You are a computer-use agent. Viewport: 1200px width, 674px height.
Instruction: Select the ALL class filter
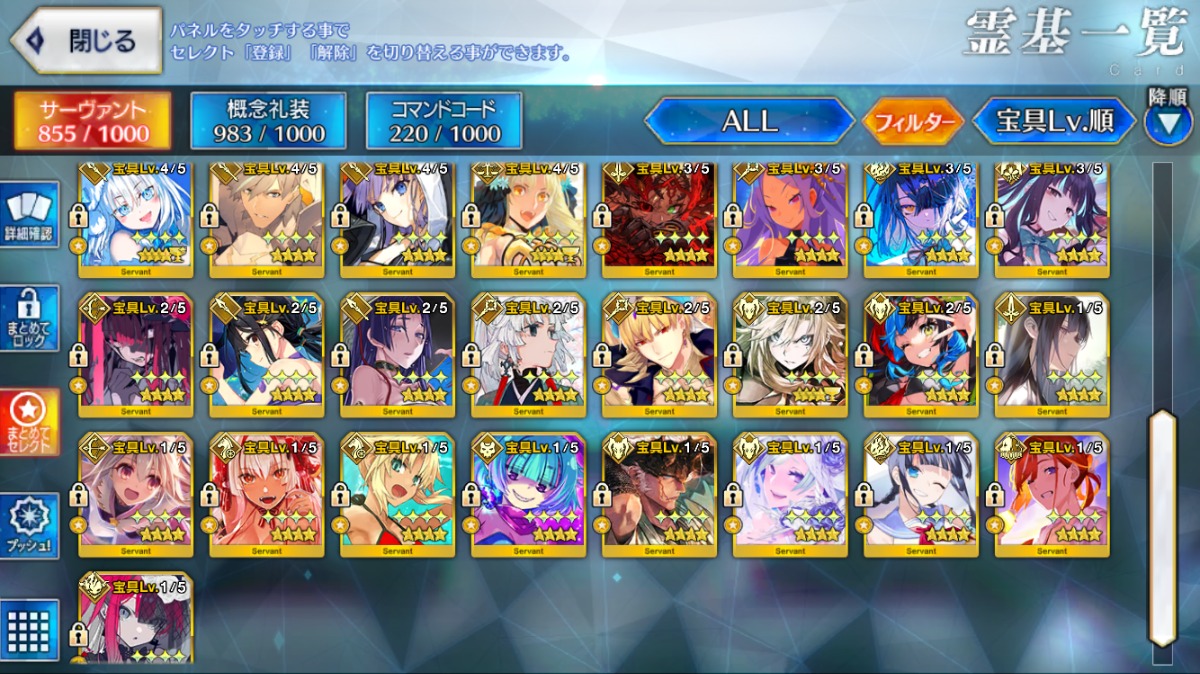(749, 121)
